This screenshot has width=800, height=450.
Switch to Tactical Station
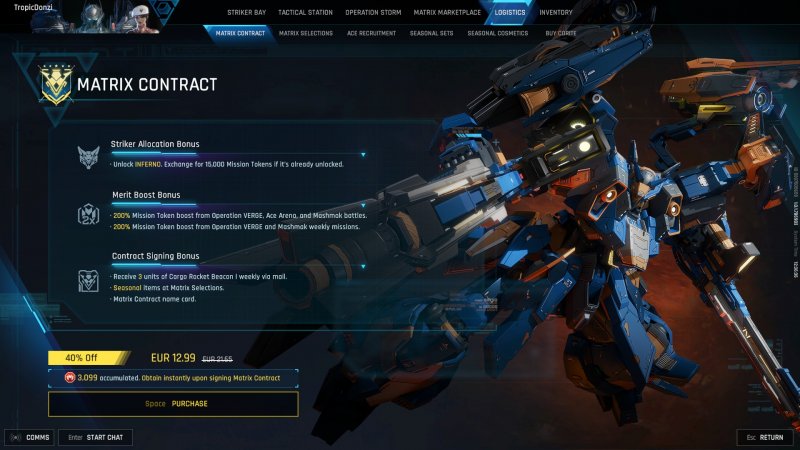click(304, 13)
